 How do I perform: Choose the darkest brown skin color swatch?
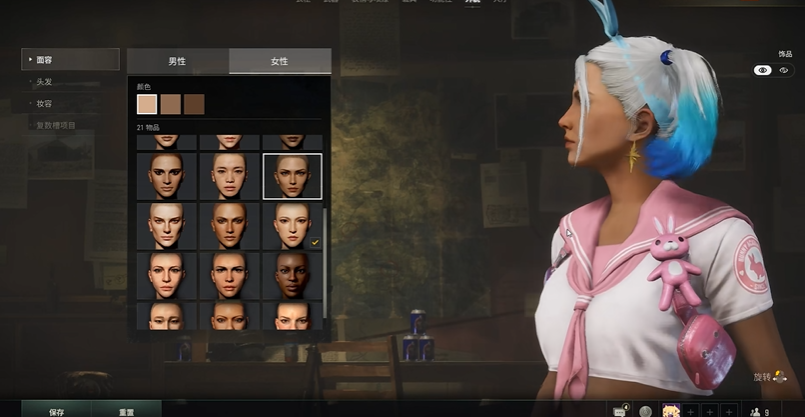click(x=194, y=104)
